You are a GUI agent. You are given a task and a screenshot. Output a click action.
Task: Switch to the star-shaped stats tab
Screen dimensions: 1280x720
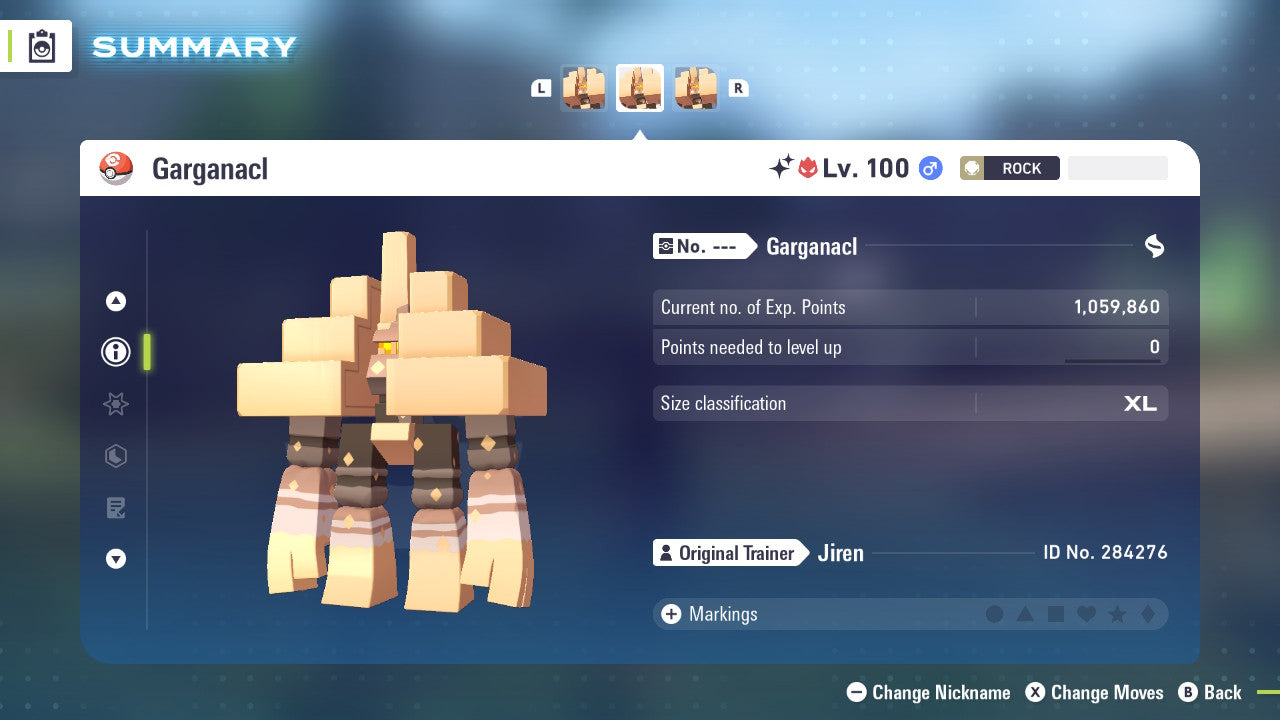(116, 404)
